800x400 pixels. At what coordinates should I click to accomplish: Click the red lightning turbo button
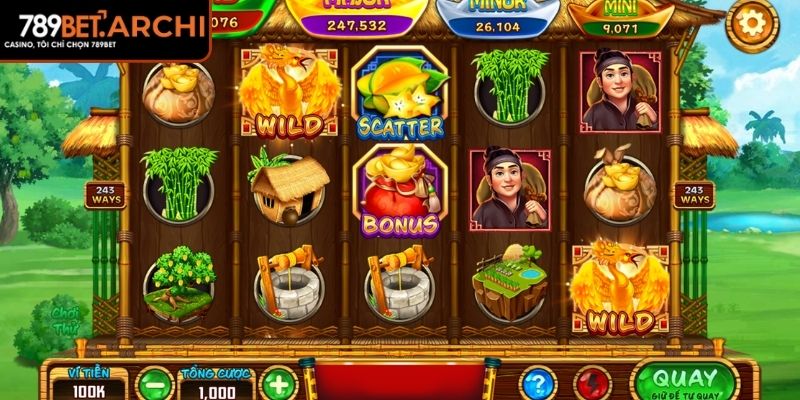[x=593, y=384]
